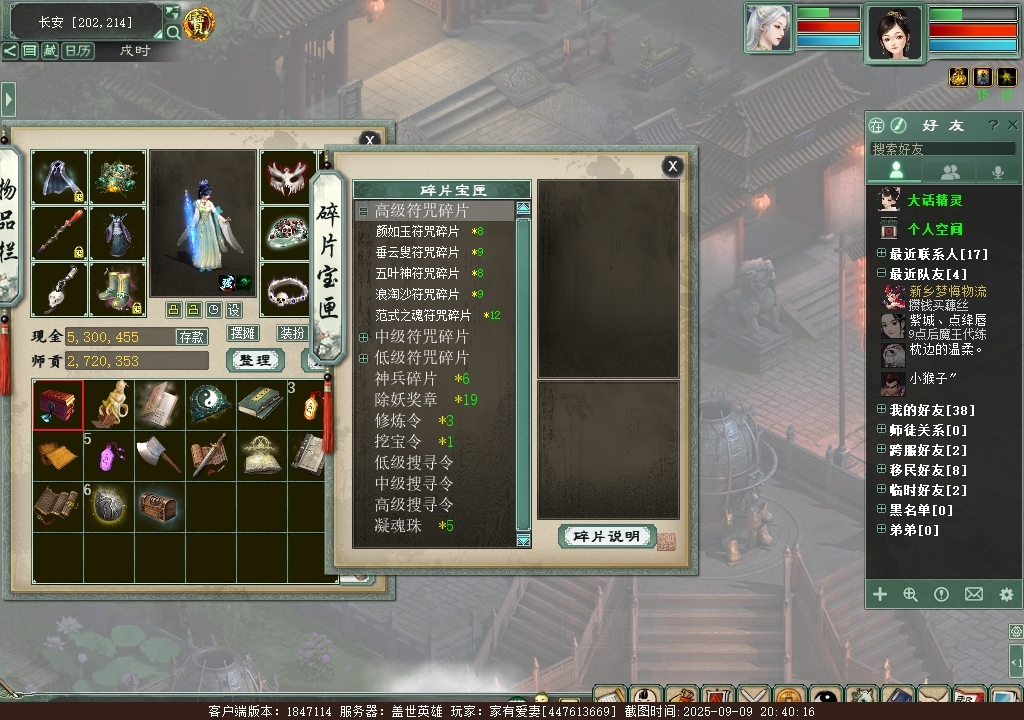
Task: Select the 除妖奖章 row
Action: pos(406,400)
